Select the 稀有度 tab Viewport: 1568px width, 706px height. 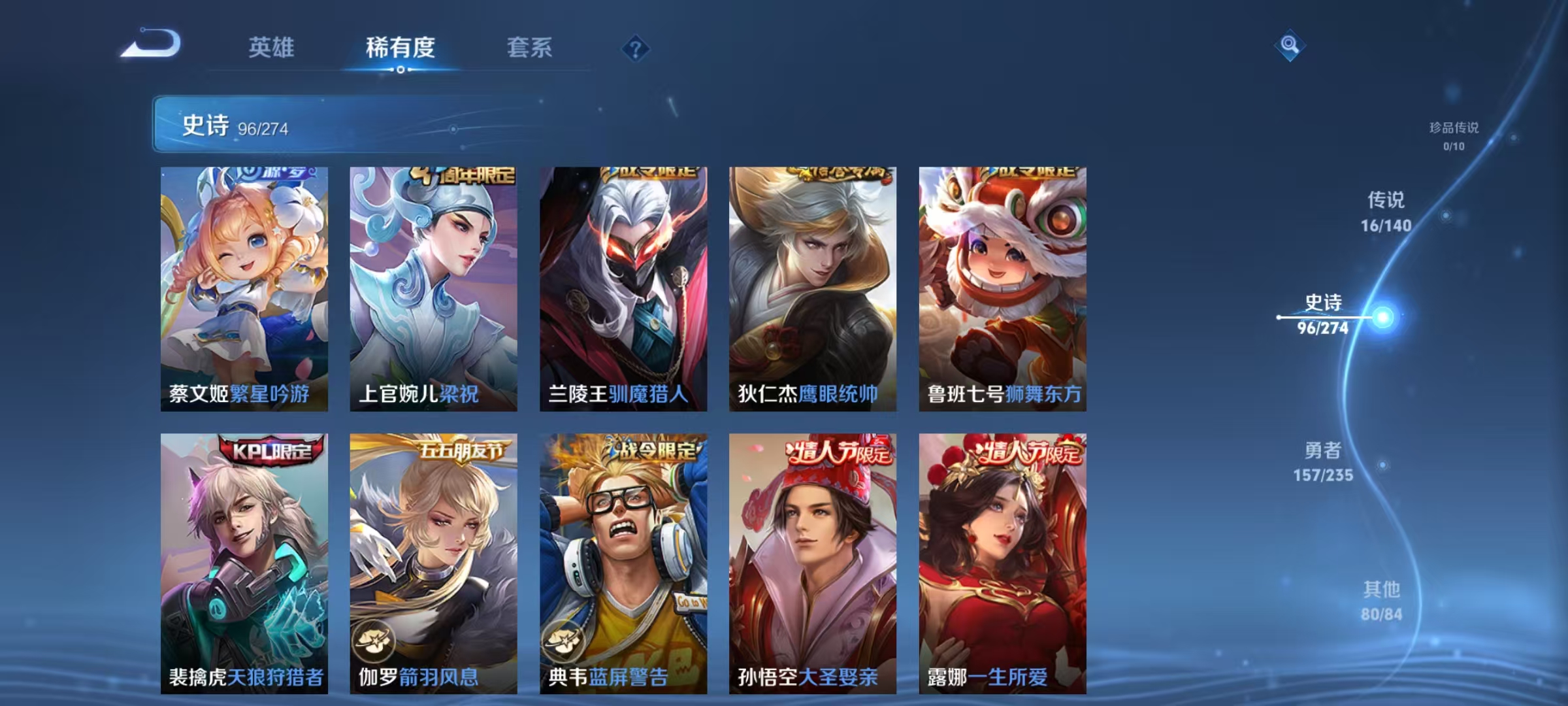[401, 48]
